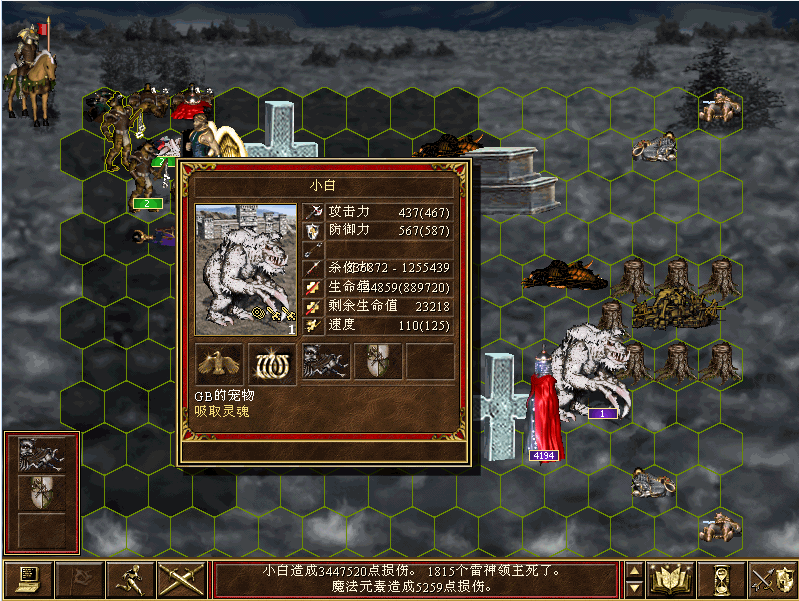Click the gargoyle effect icon in creature popup
Viewport: 799px width, 601px height.
(325, 362)
